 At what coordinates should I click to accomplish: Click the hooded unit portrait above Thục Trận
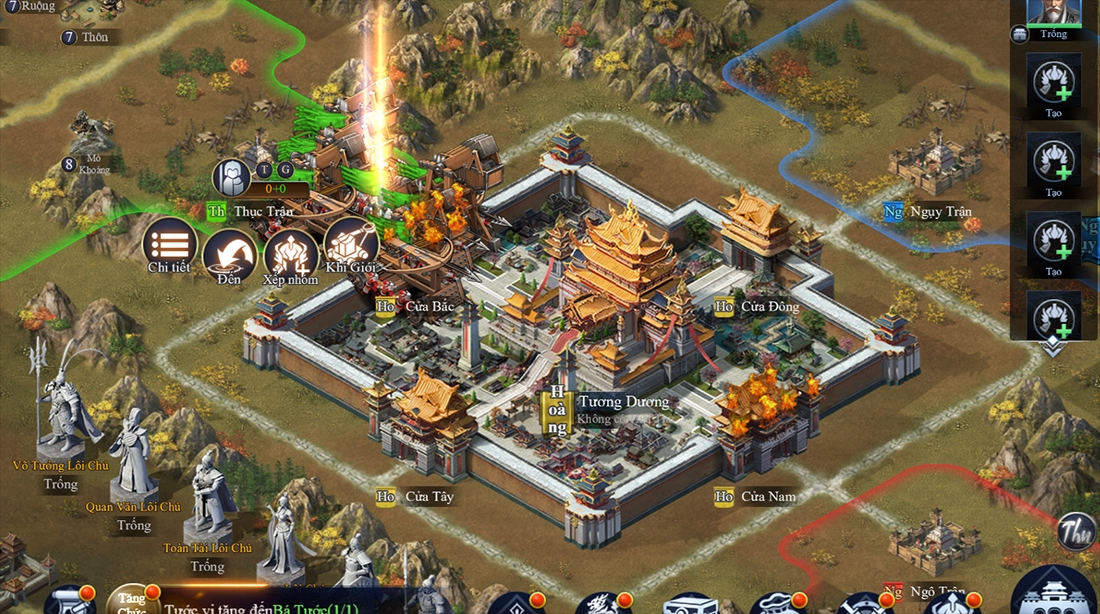[x=231, y=178]
